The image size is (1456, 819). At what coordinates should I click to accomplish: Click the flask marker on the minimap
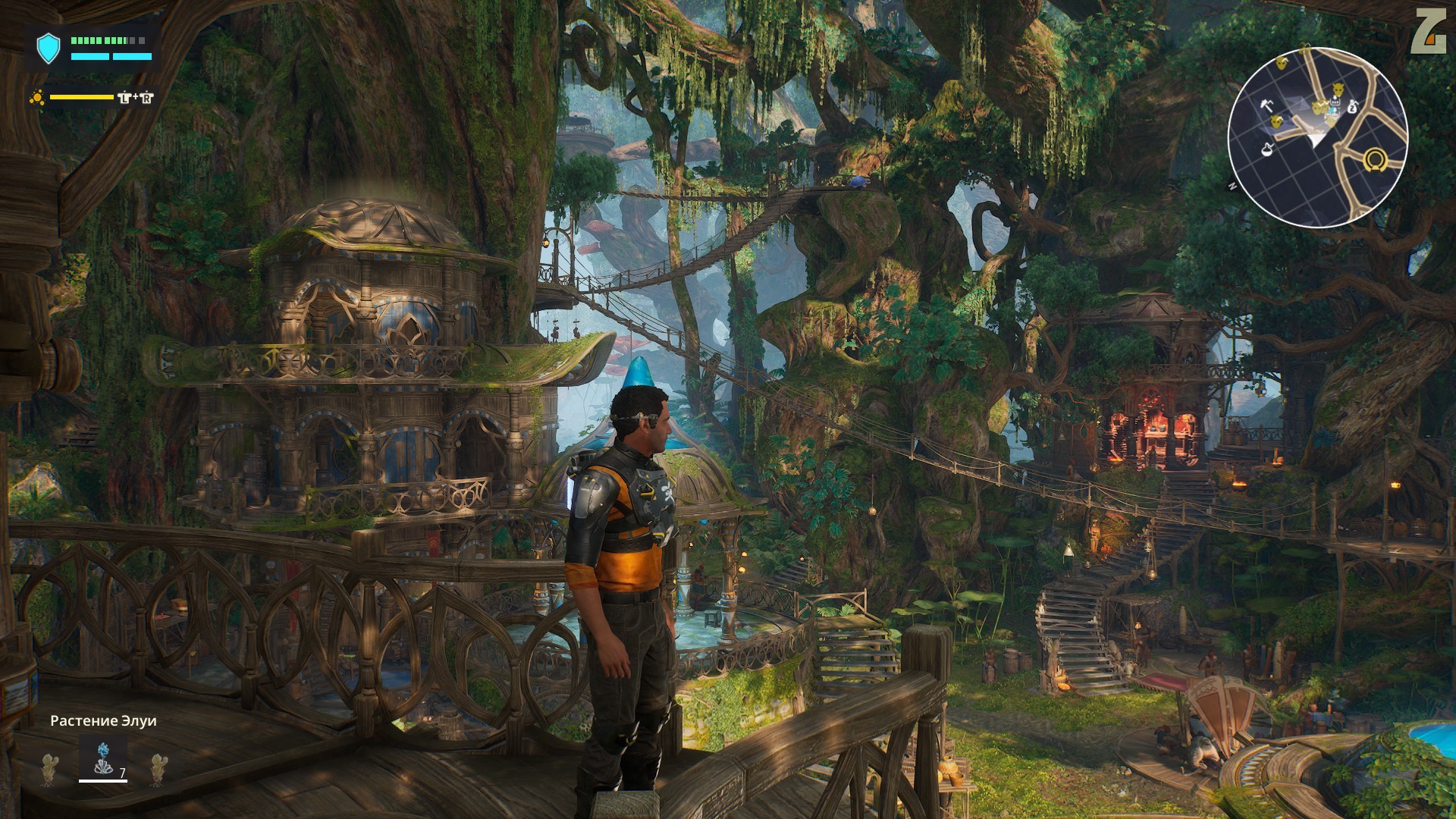[x=1266, y=149]
